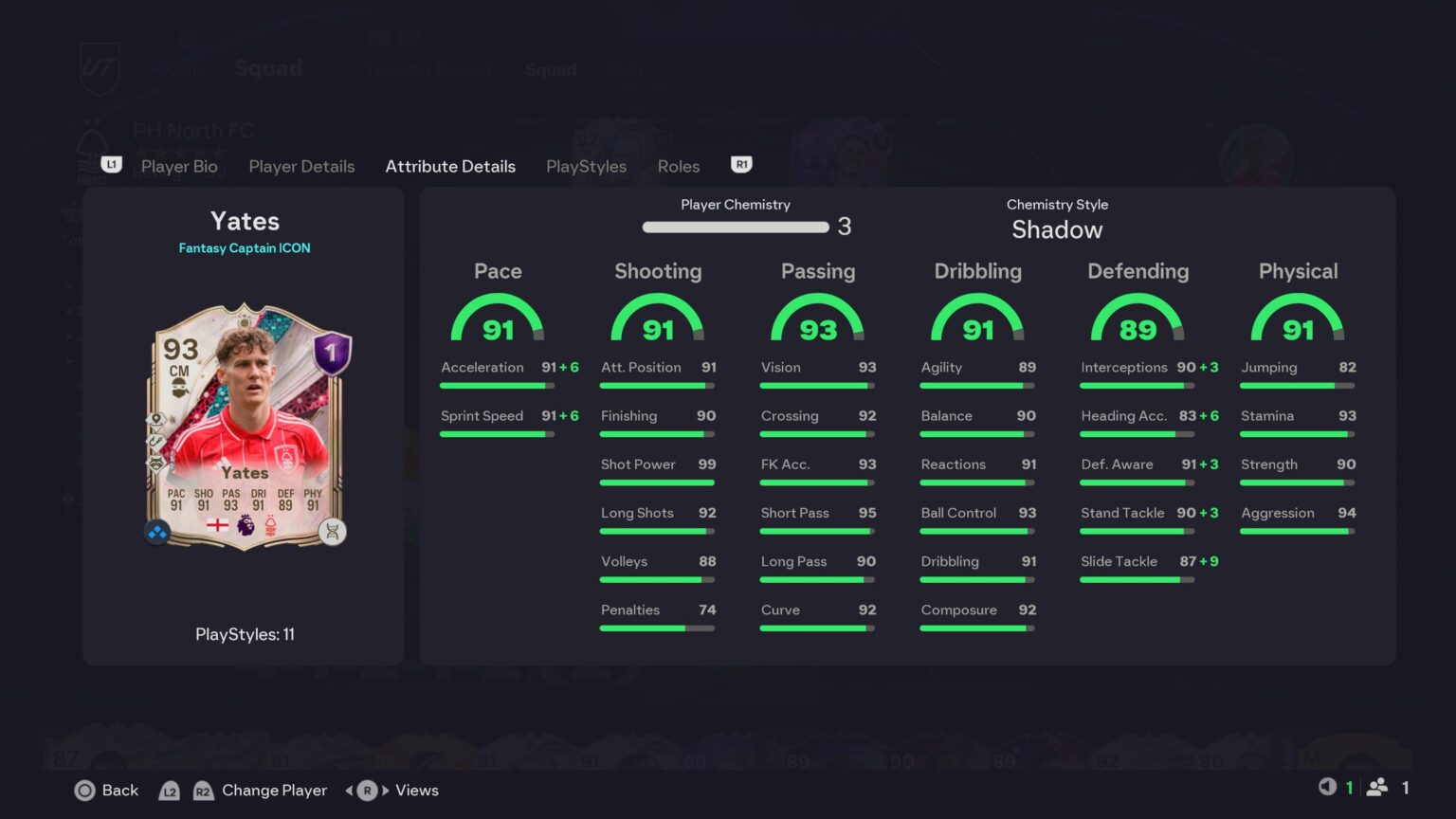Image resolution: width=1456 pixels, height=819 pixels.
Task: Click the R1 shoulder button indicator
Action: tap(741, 165)
